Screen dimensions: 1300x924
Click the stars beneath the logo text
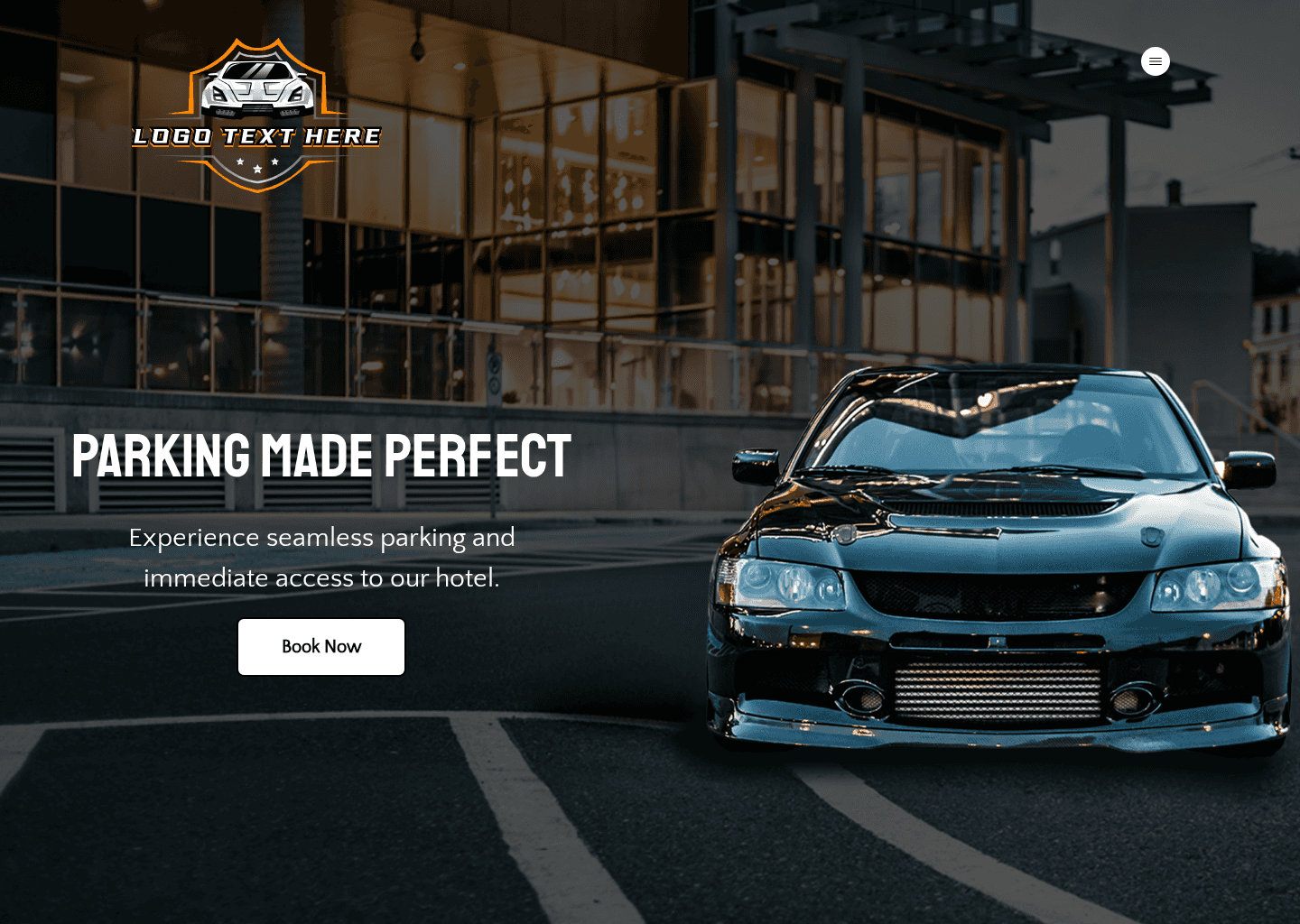[x=257, y=164]
